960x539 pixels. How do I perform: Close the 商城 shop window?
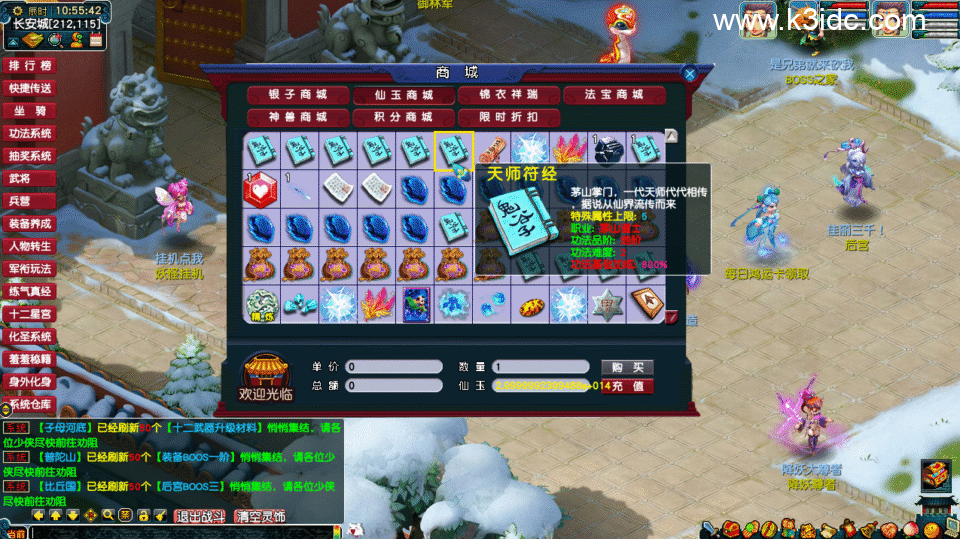689,73
